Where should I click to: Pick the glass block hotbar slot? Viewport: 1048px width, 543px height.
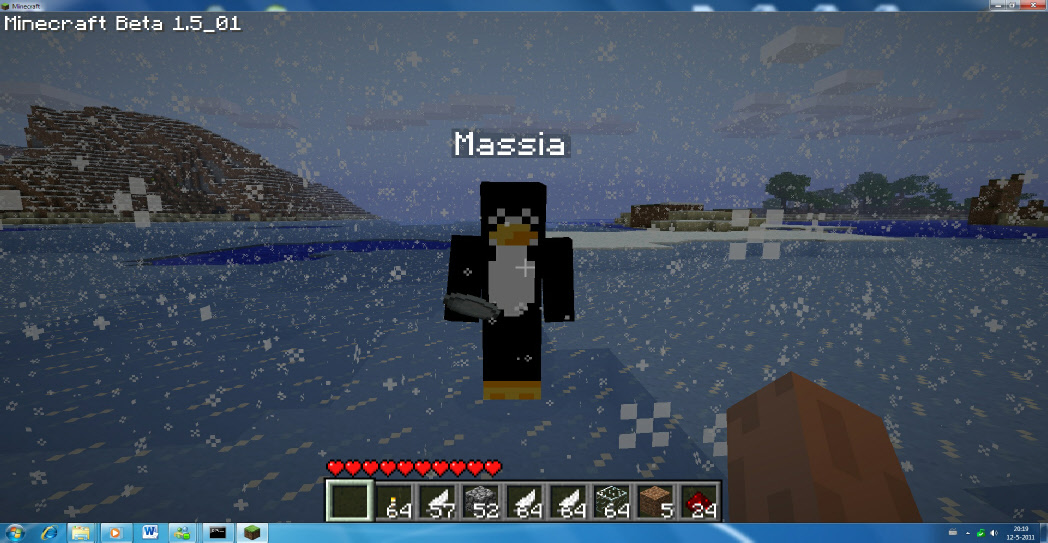pyautogui.click(x=611, y=501)
